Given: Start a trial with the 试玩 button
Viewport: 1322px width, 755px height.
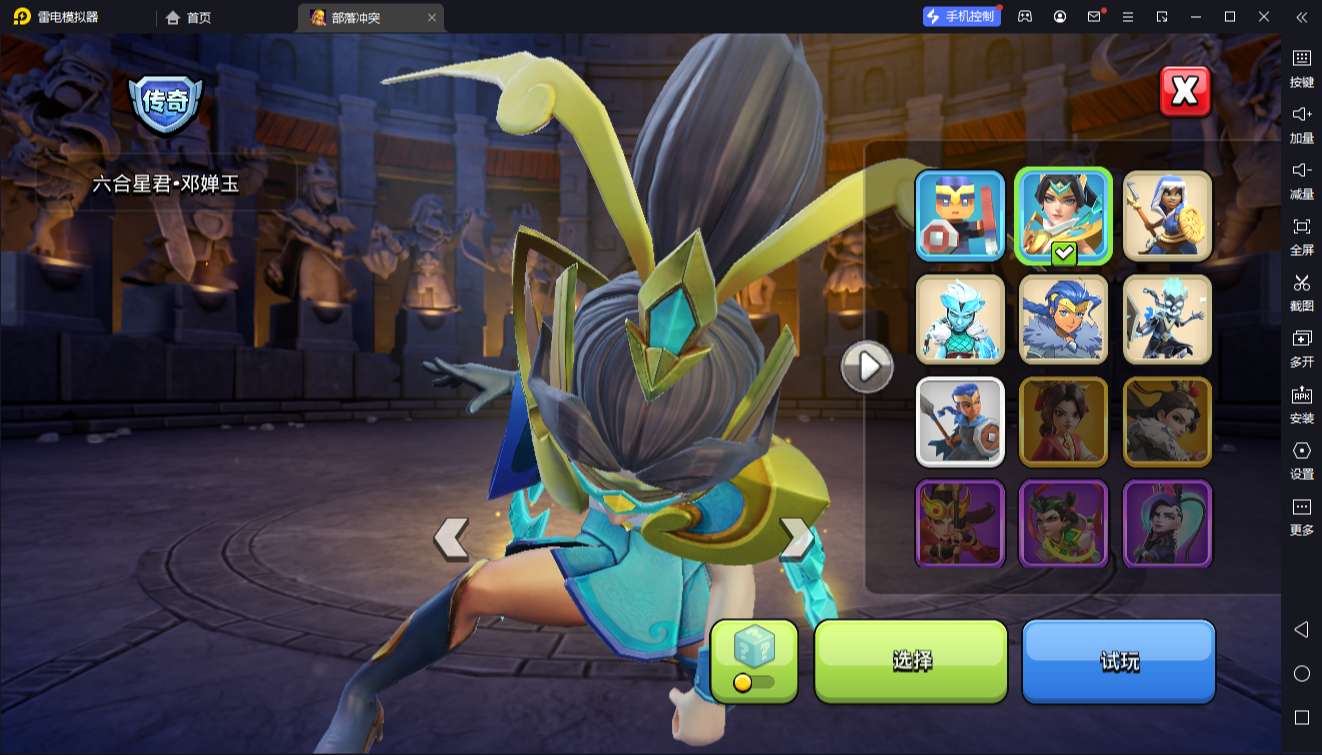Looking at the screenshot, I should pos(1118,661).
